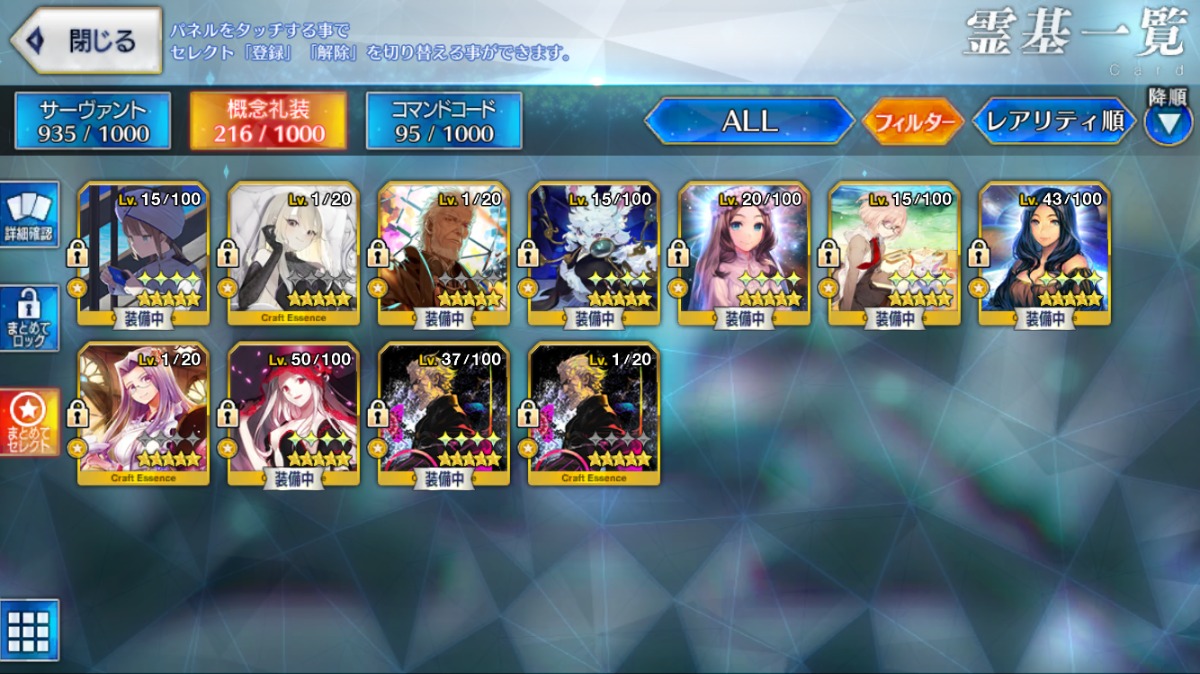Change sort order via レアリティ順
This screenshot has height=674, width=1200.
[x=1054, y=121]
